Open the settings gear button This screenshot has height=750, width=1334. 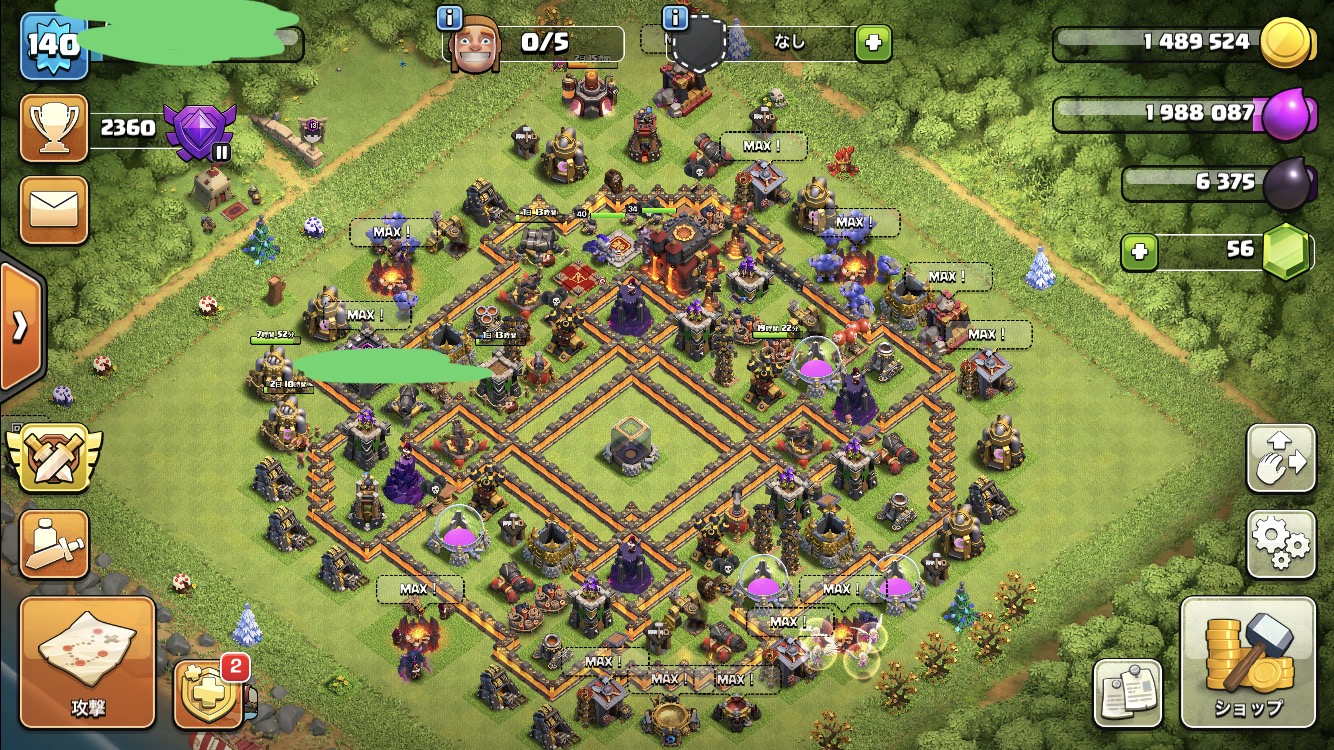pyautogui.click(x=1281, y=544)
